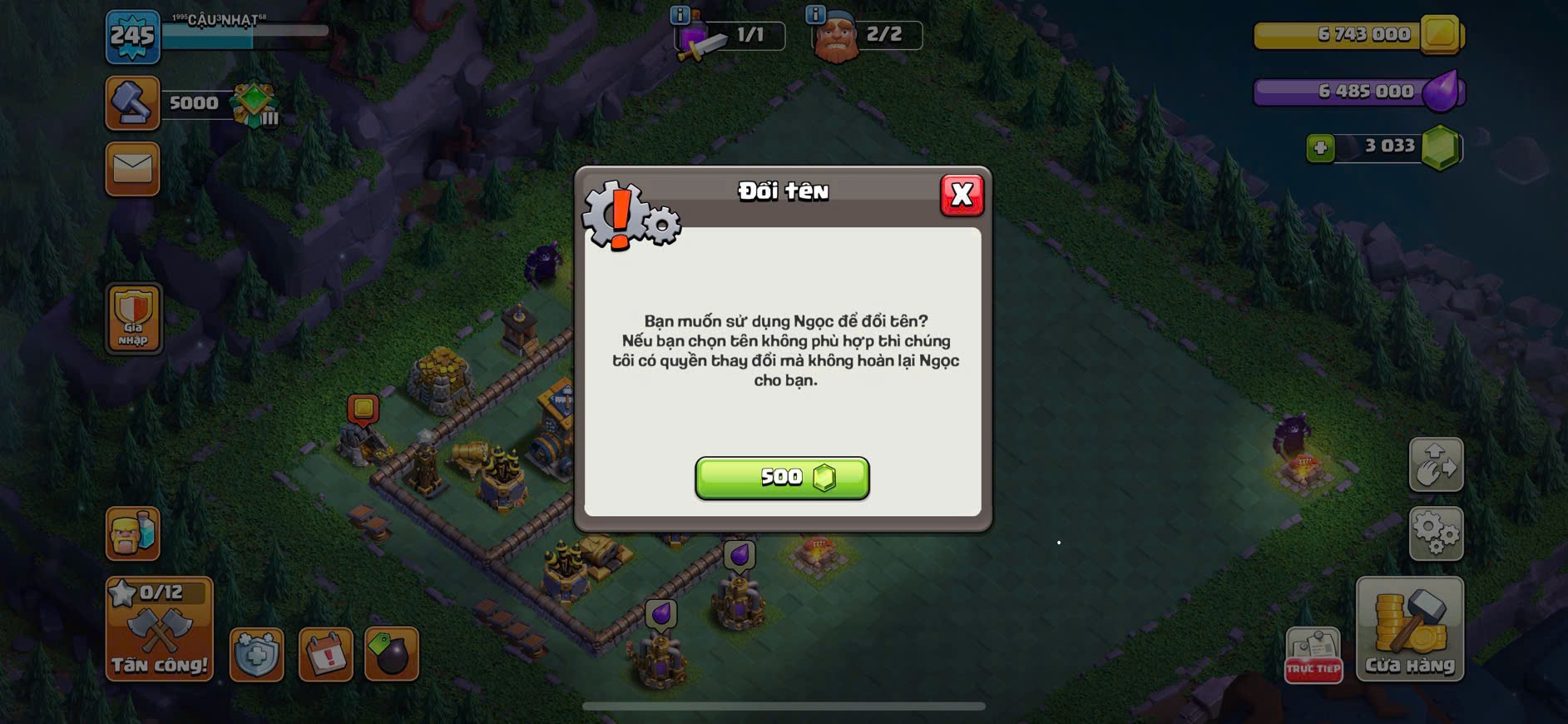Open the shield with plus icon

(256, 655)
